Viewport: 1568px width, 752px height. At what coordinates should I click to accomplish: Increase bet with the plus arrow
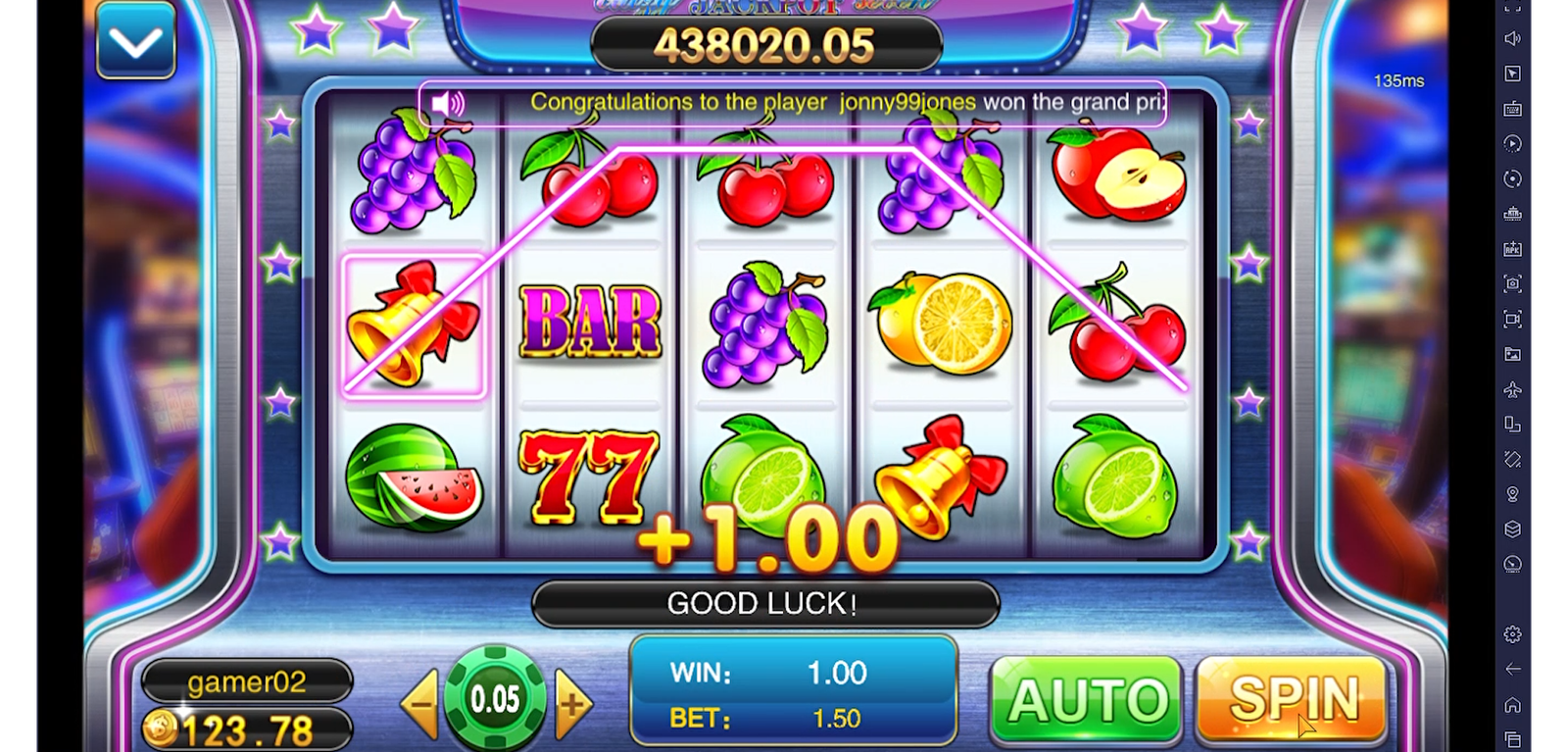coord(572,702)
